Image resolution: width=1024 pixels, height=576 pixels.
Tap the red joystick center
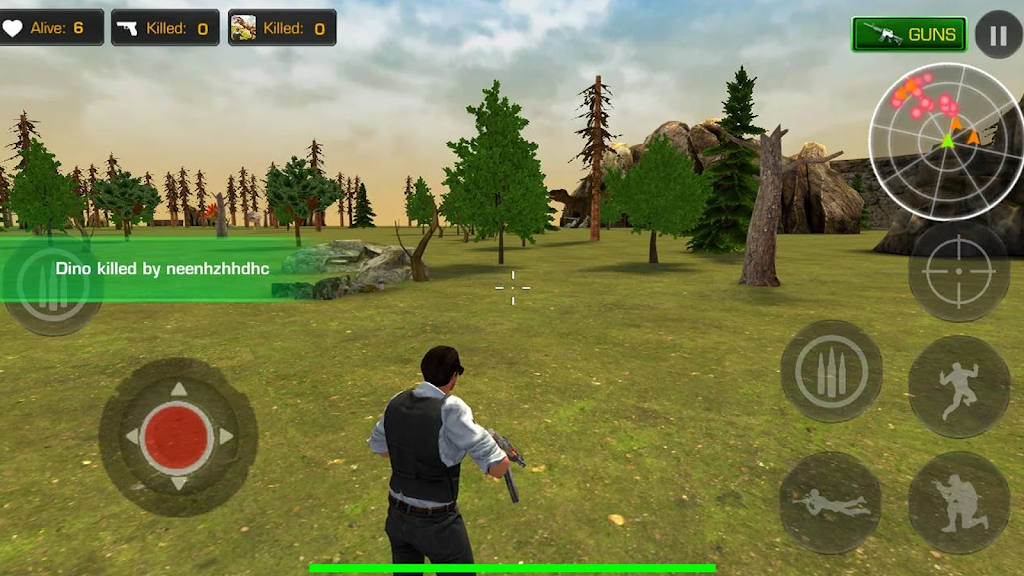pos(177,437)
